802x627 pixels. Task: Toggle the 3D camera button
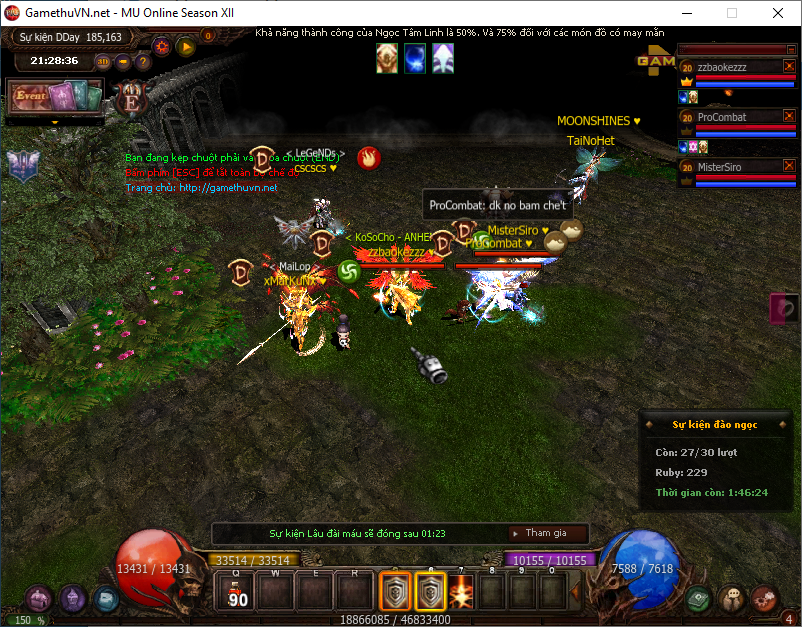(x=104, y=61)
